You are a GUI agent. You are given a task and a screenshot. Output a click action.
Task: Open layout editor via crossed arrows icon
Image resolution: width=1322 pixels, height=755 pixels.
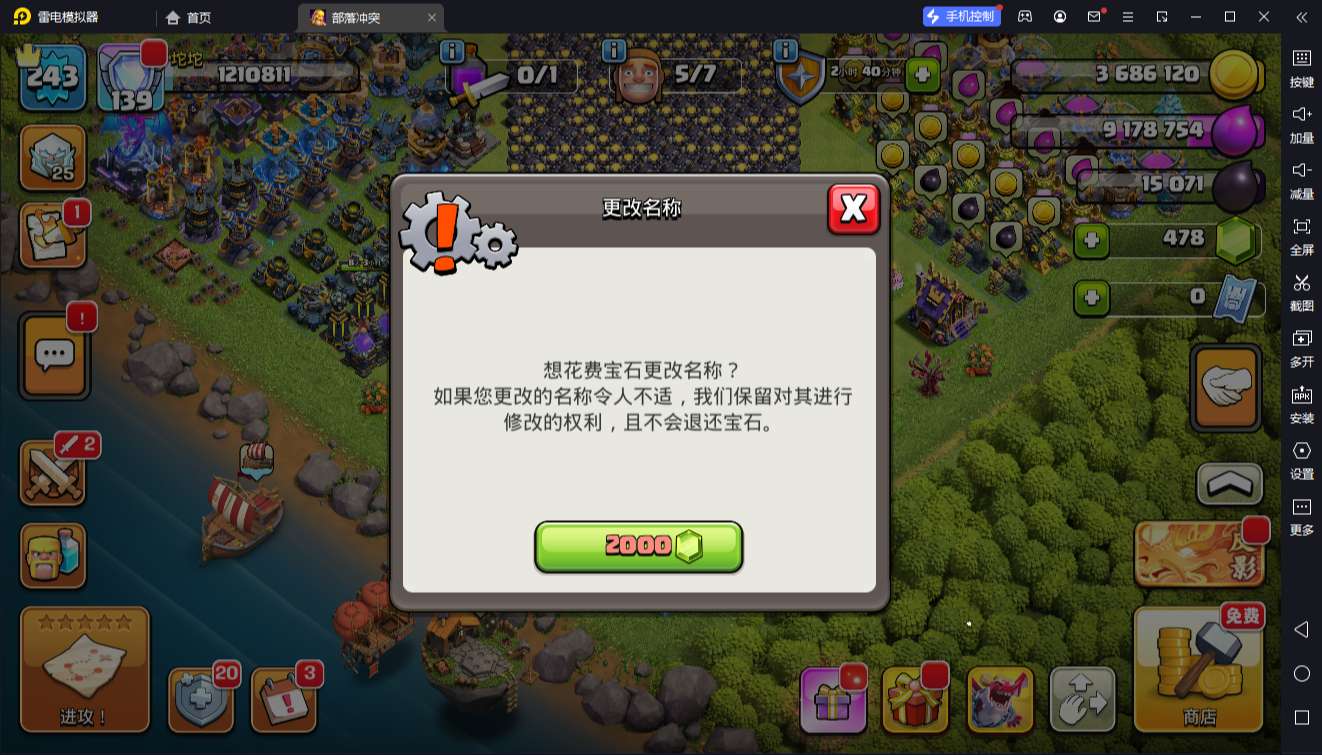(x=1082, y=699)
